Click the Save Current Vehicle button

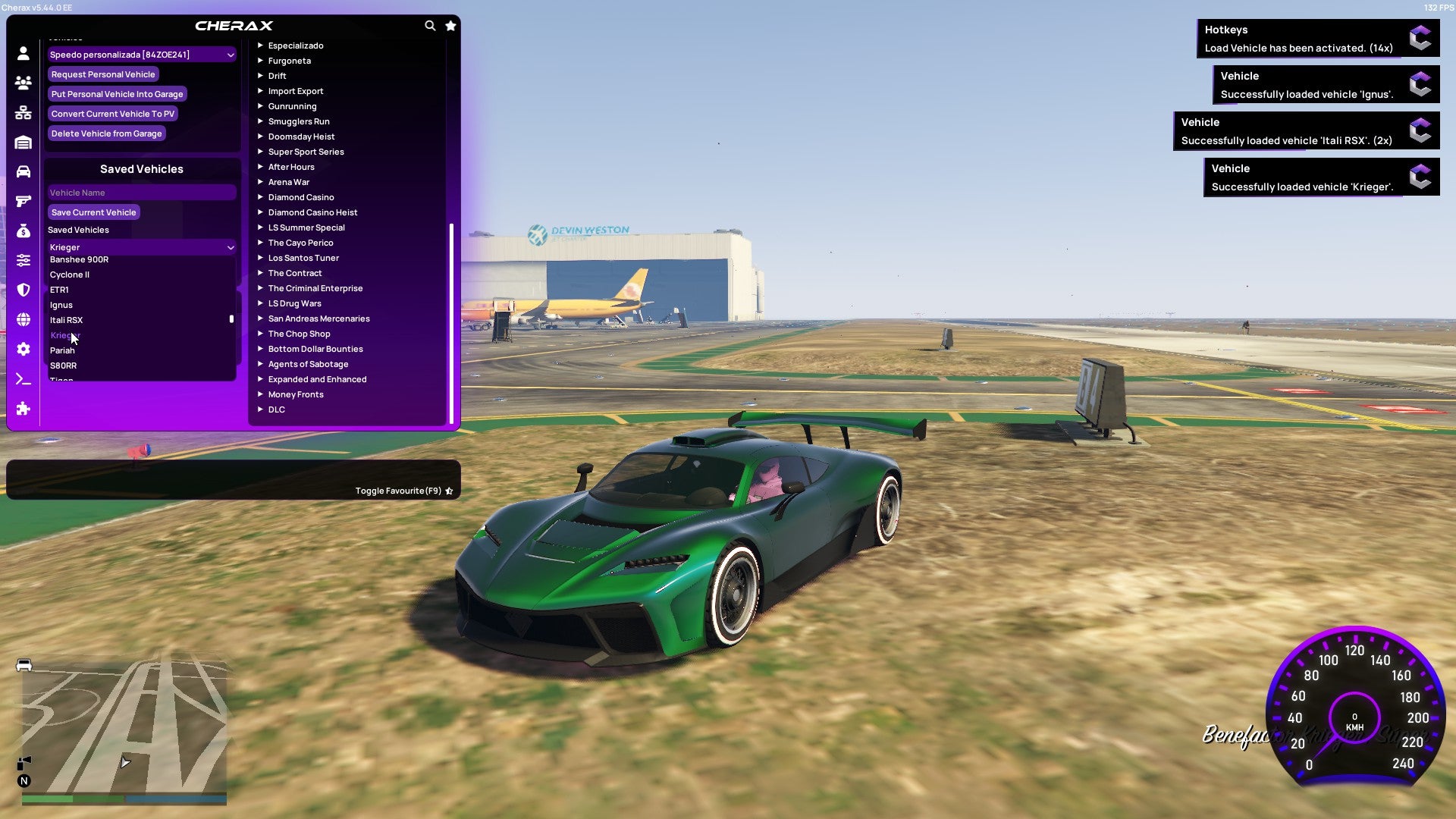coord(93,212)
